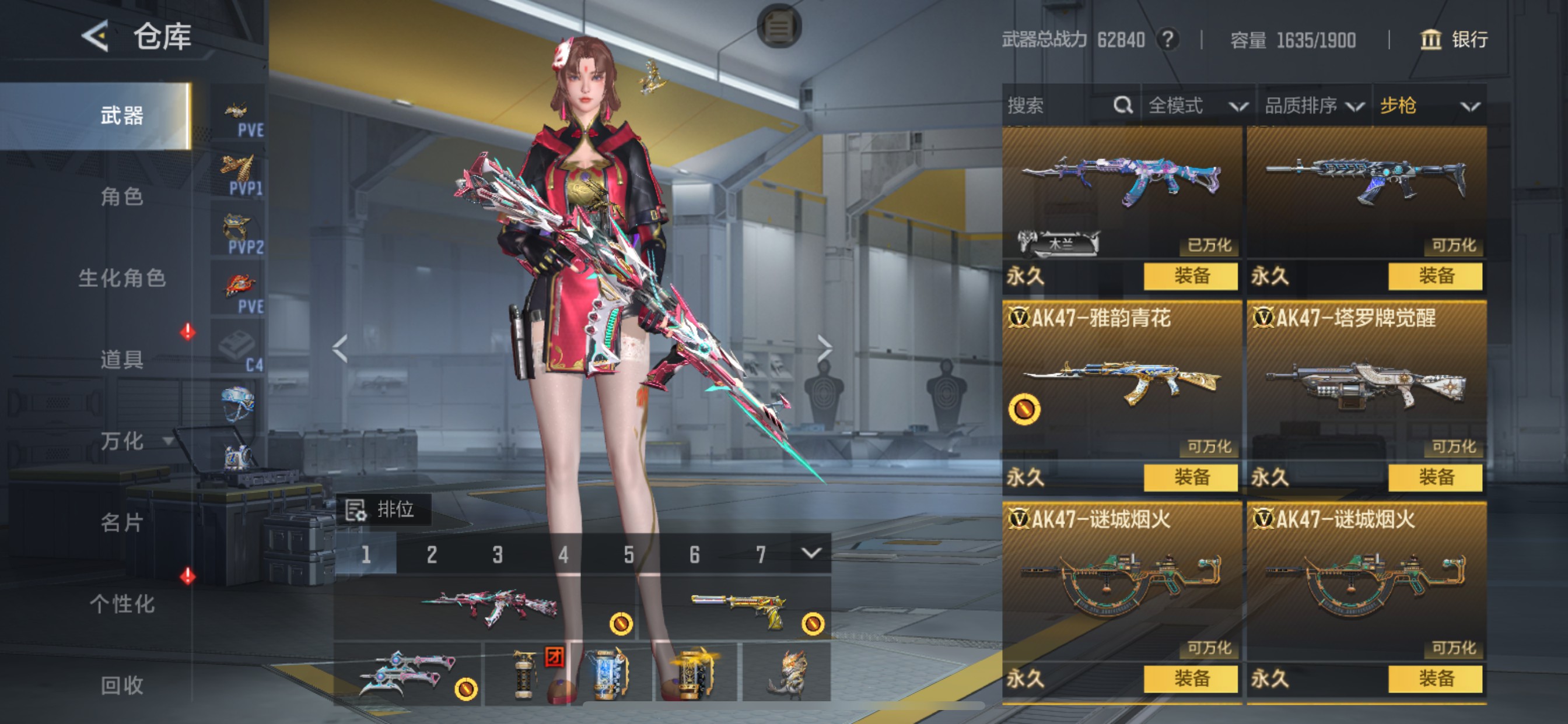Open the 步枪 weapon type dropdown

coord(1429,106)
